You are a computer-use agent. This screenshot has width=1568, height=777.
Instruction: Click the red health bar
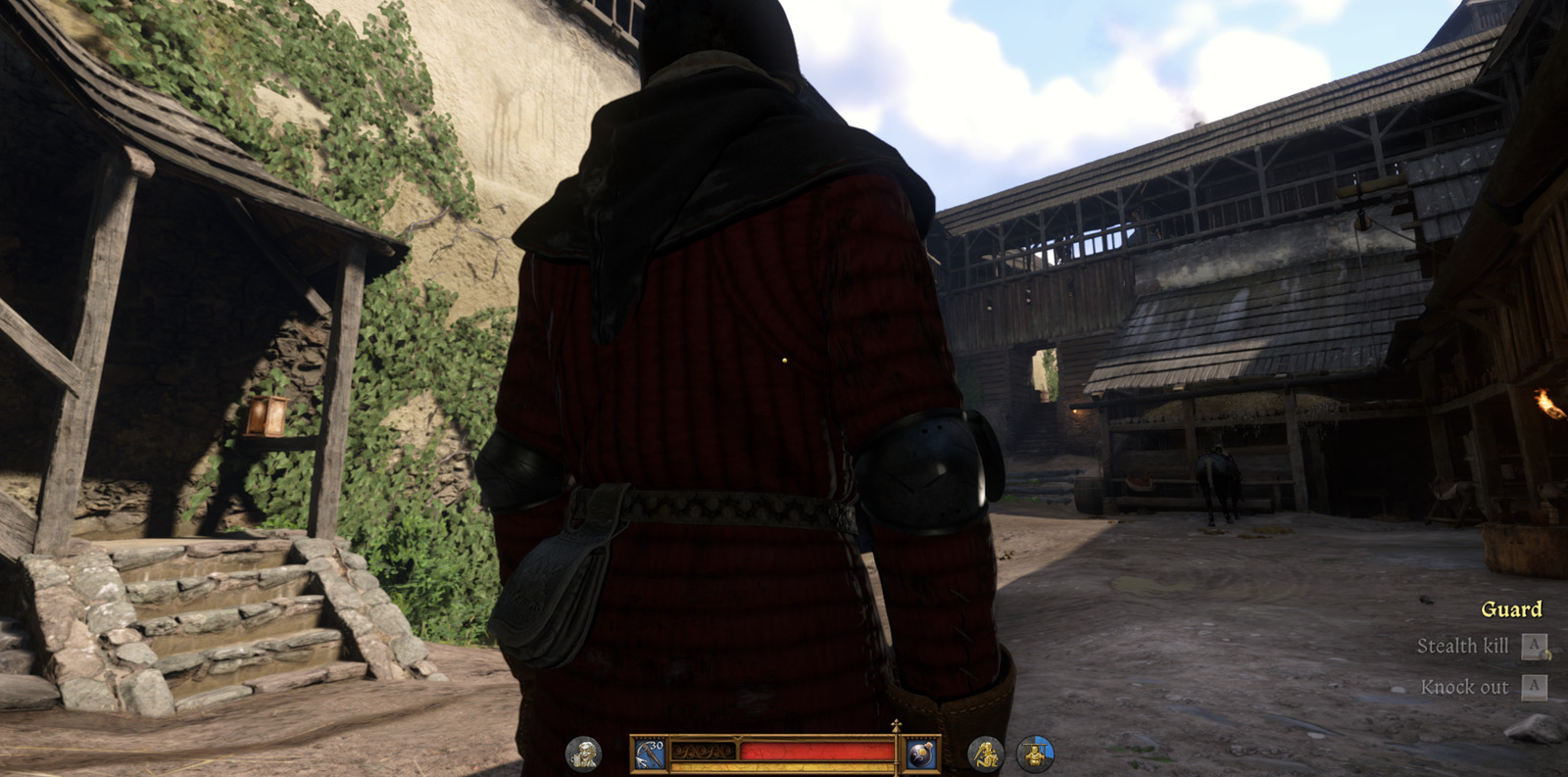click(823, 751)
